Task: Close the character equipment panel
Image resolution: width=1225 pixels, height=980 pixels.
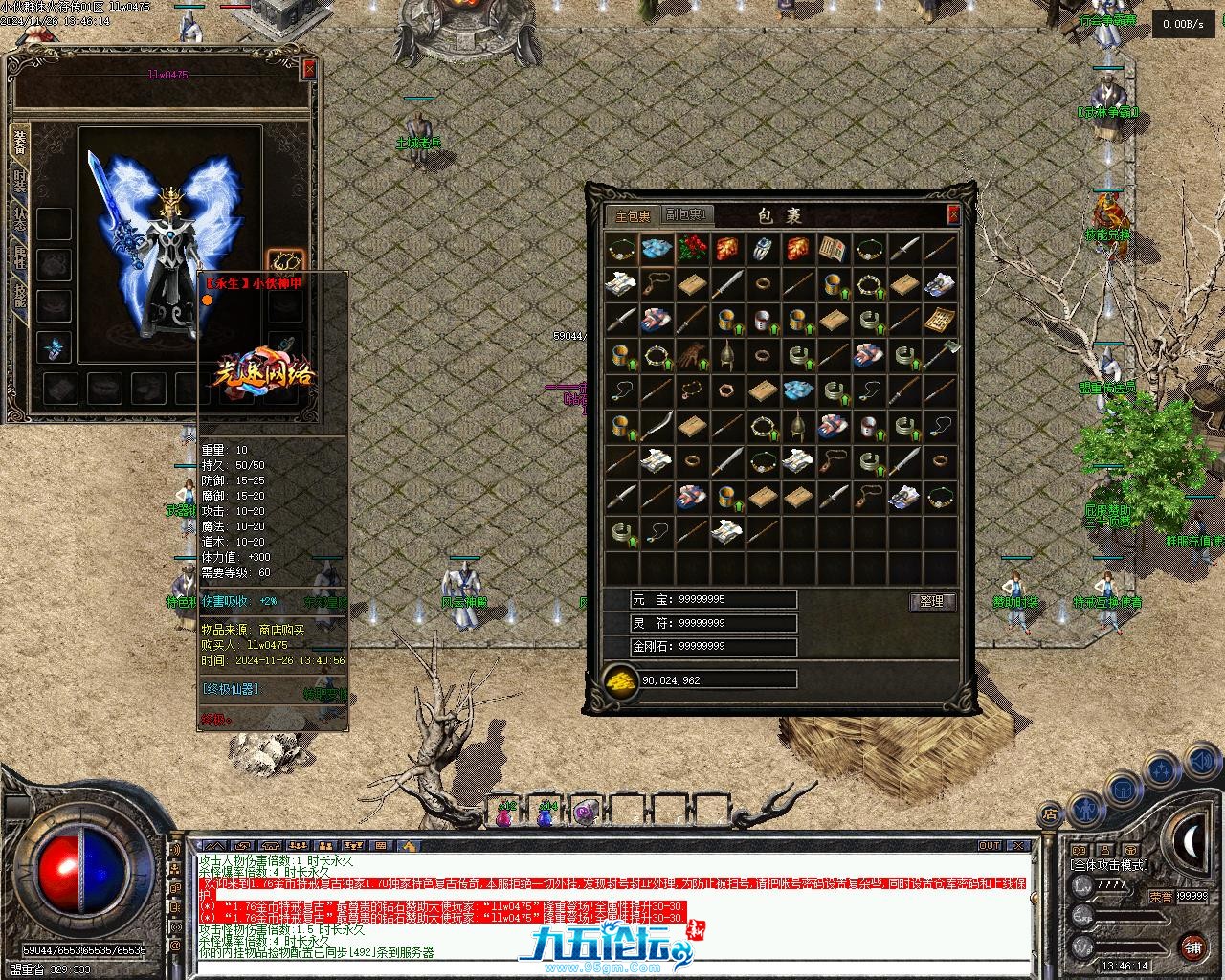Action: (x=308, y=69)
